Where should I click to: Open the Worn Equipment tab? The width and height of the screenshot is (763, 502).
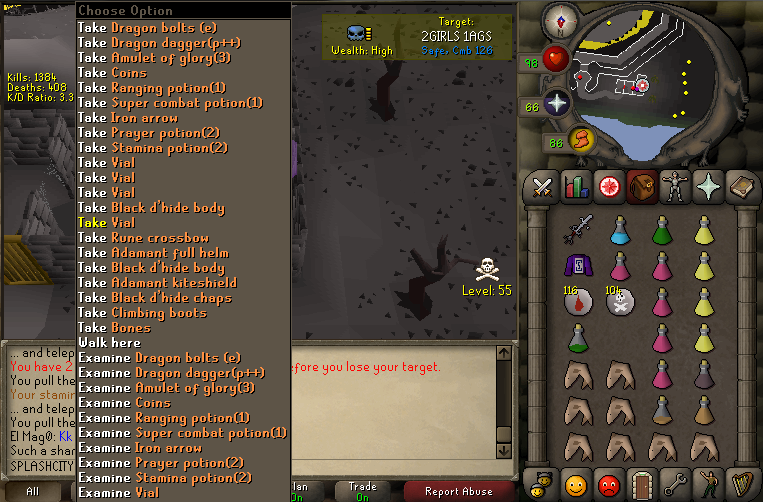pos(673,186)
